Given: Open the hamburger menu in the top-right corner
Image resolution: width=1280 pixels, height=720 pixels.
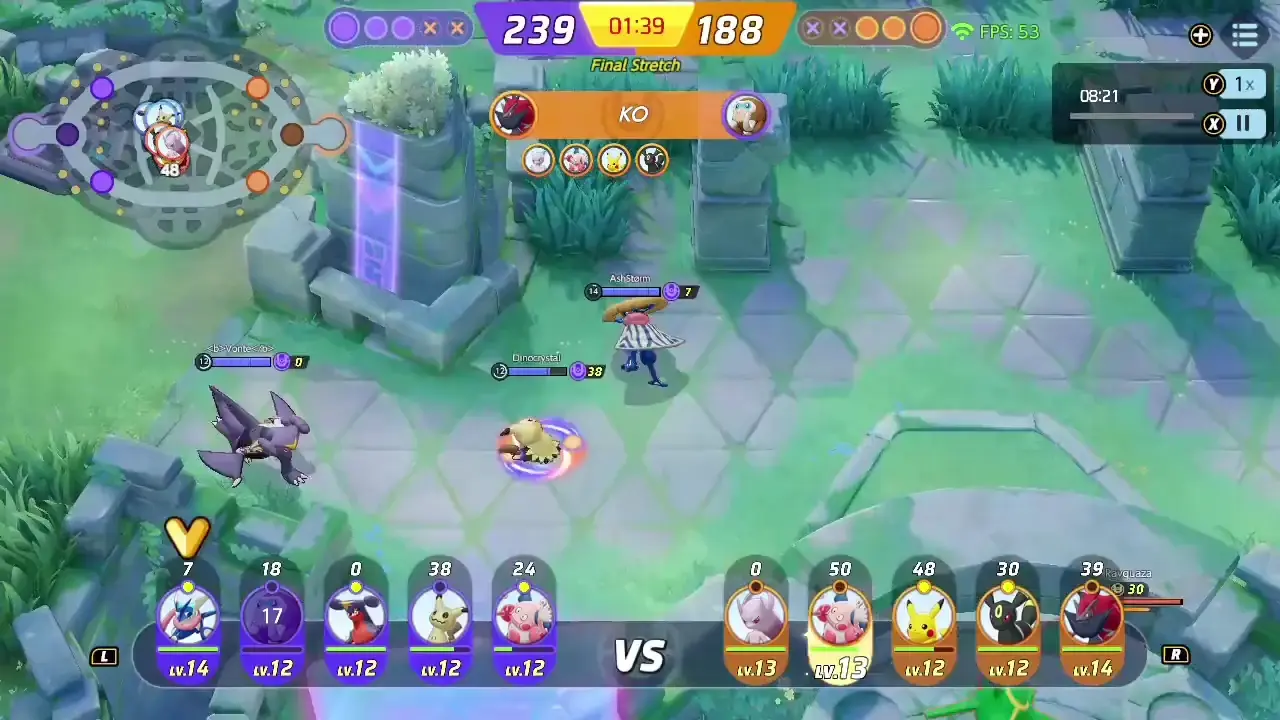Looking at the screenshot, I should tap(1244, 36).
